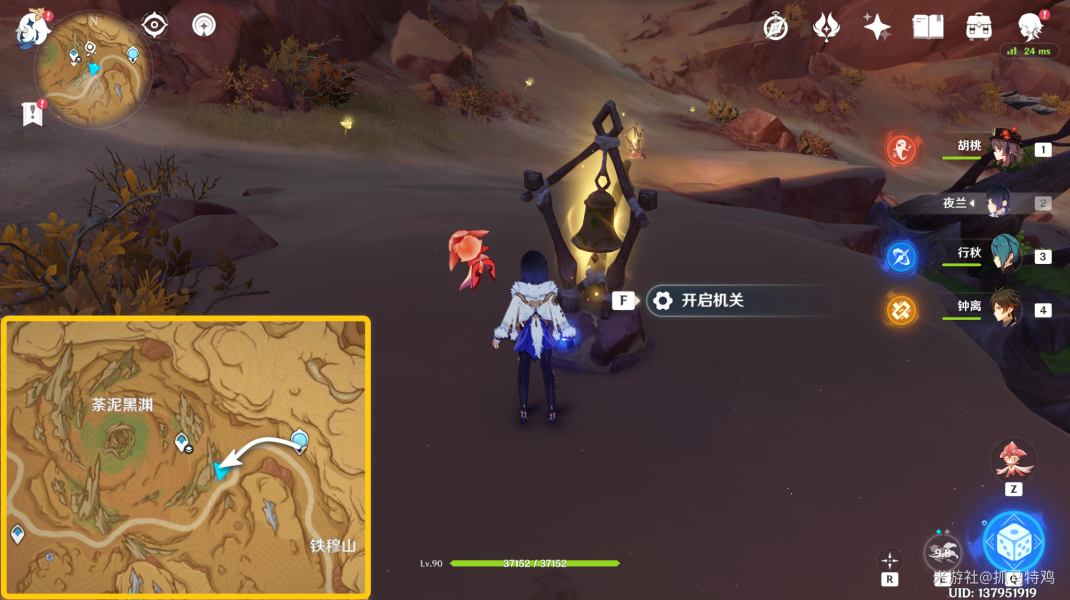The width and height of the screenshot is (1070, 600).
Task: Open the compass icon in the top bar
Action: coord(776,27)
